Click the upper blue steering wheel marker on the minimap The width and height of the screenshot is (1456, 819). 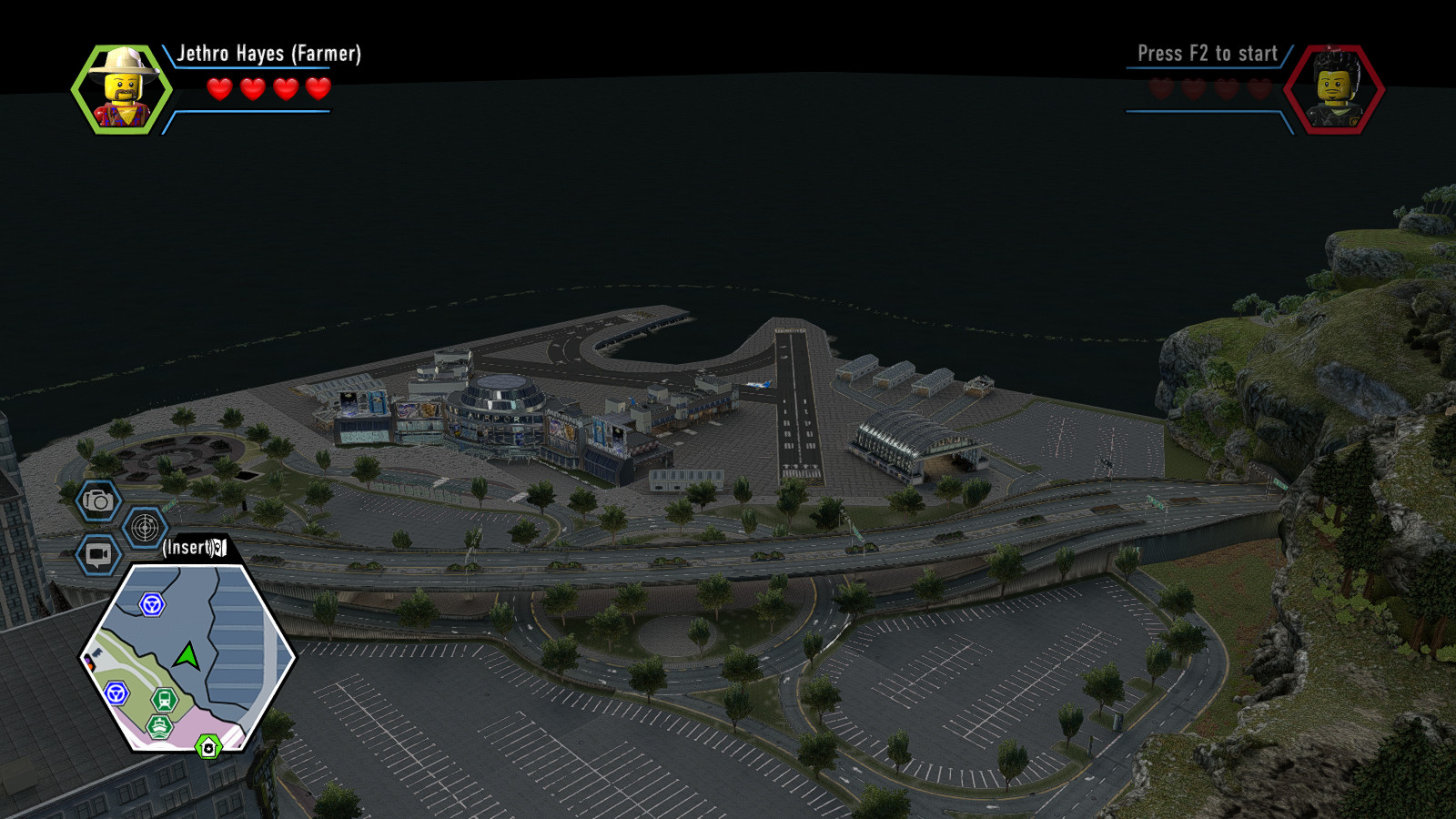(150, 603)
